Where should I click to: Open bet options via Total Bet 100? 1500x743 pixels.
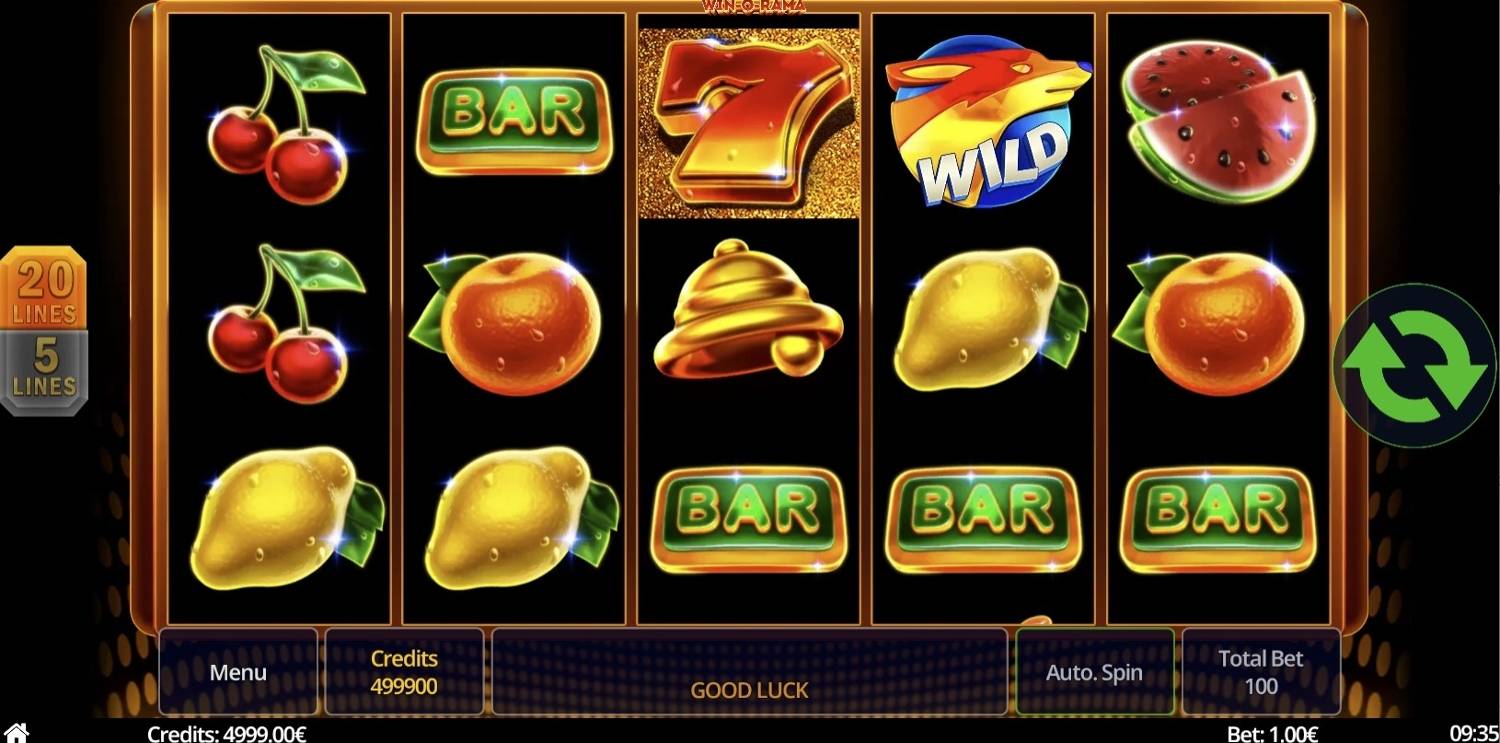click(x=1261, y=672)
